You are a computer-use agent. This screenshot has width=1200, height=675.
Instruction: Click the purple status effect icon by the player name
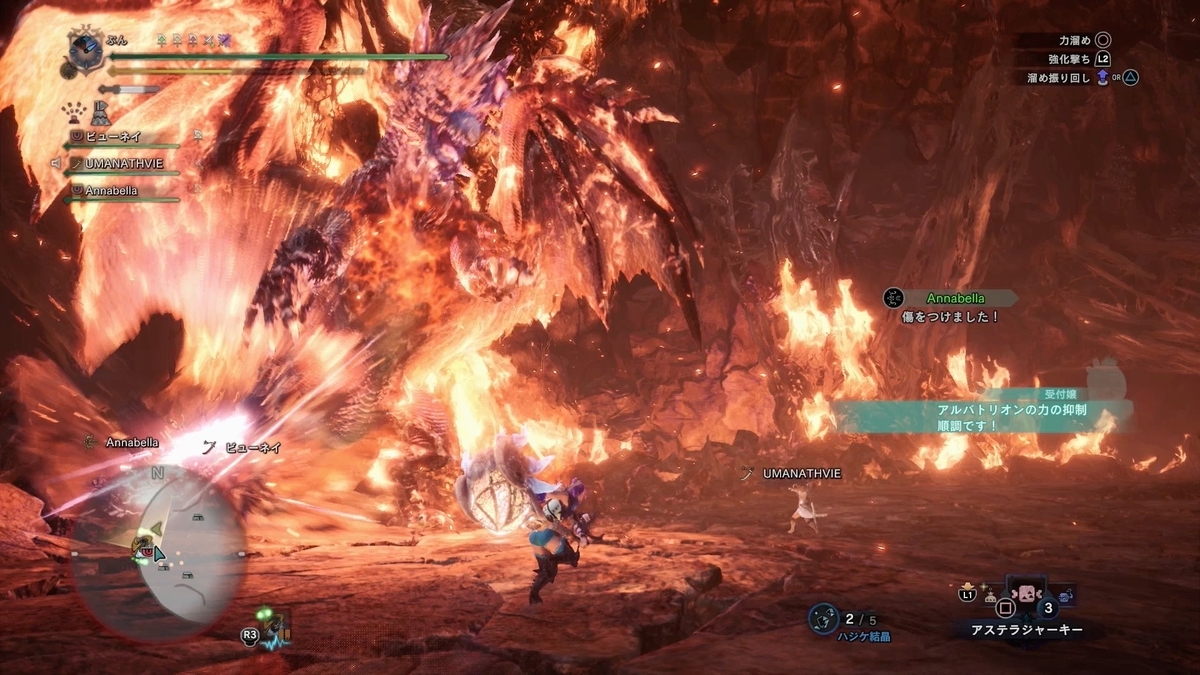pos(223,40)
